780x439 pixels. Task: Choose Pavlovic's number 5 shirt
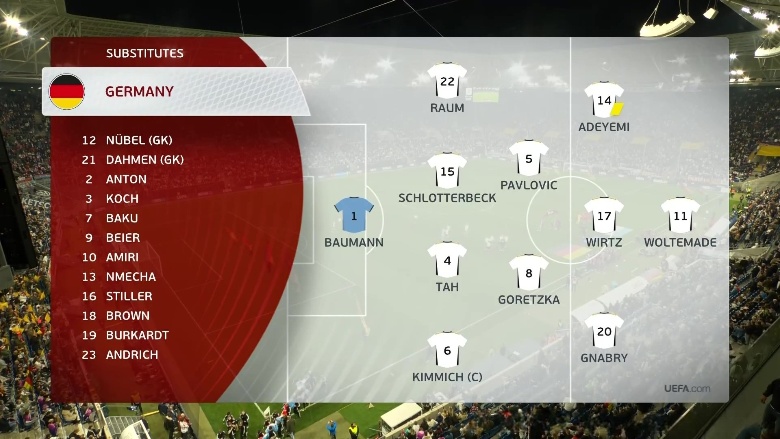pyautogui.click(x=528, y=157)
